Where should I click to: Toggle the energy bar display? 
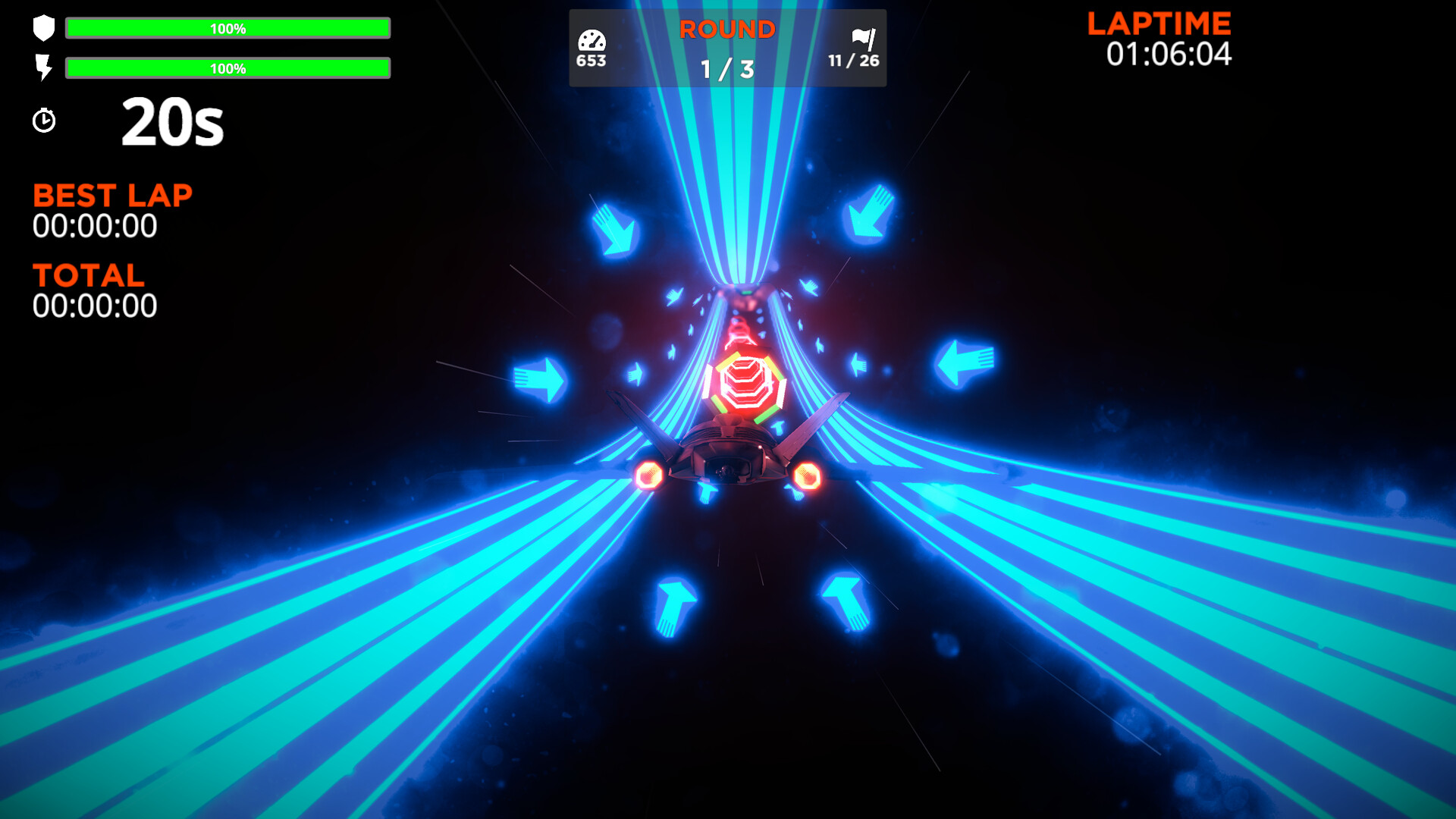(x=227, y=69)
